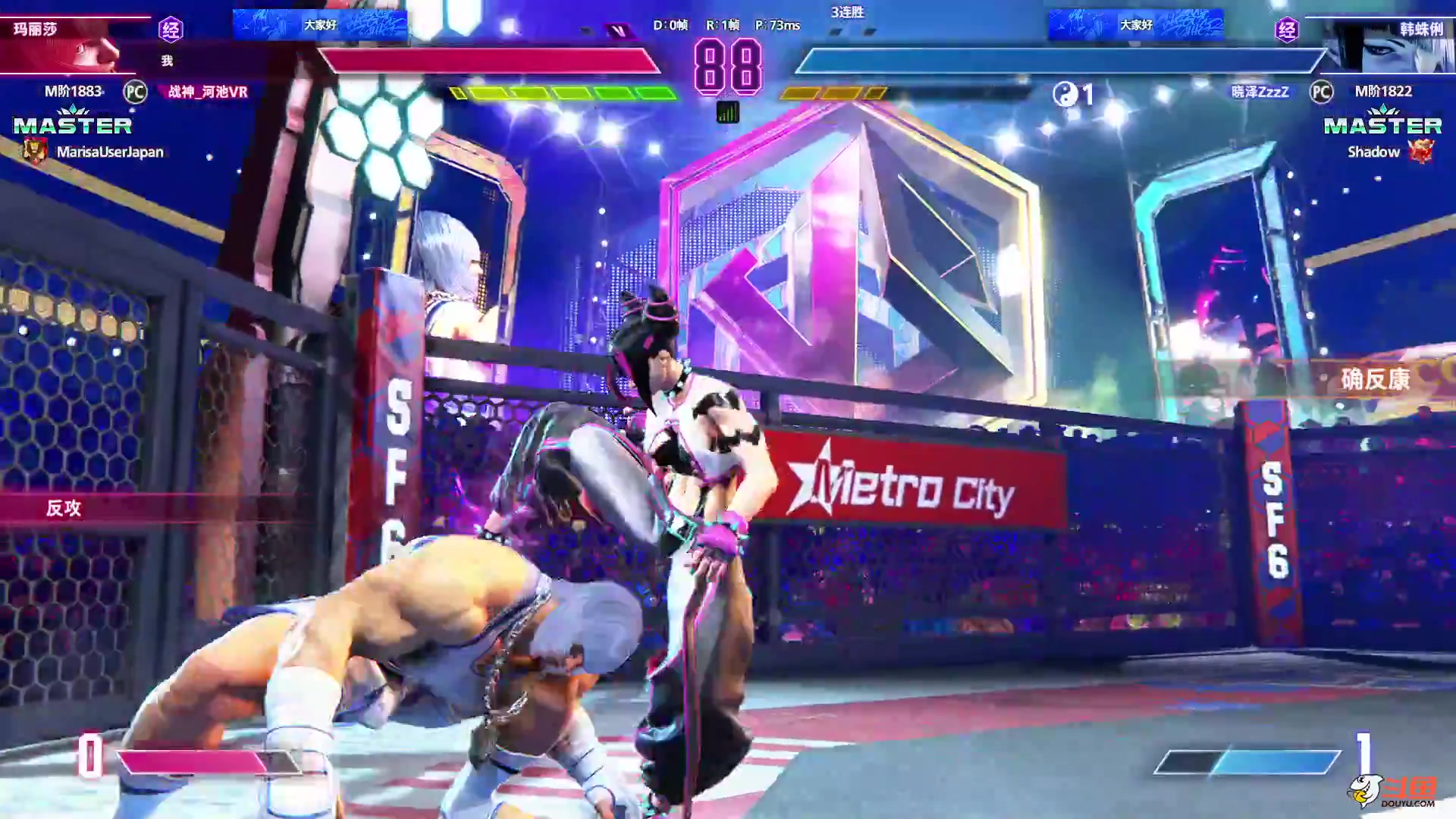1456x819 pixels.
Task: Click the control type badge beside Marisa's portrait
Action: pyautogui.click(x=171, y=30)
